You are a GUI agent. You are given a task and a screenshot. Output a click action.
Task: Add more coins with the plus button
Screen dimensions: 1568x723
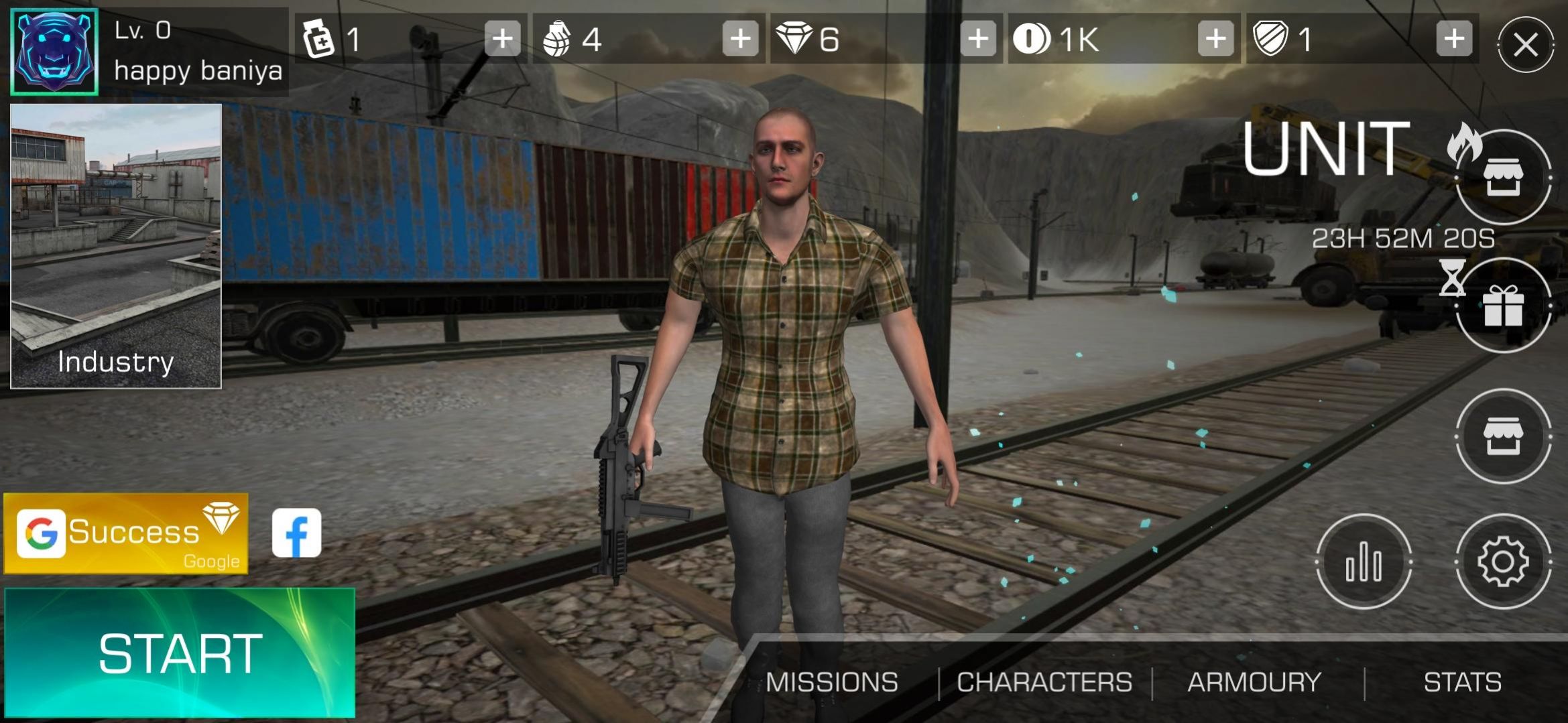(1215, 39)
